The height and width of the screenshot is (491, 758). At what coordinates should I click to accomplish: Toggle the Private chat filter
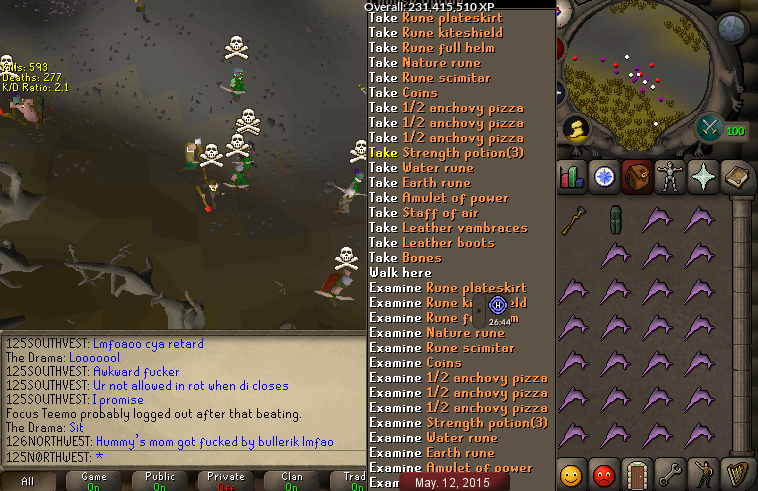pos(226,481)
